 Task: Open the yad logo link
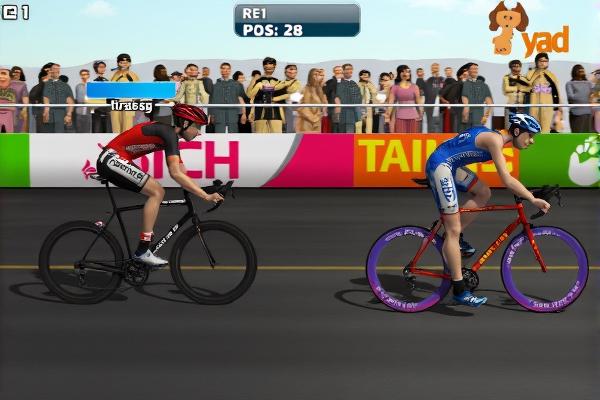[x=528, y=31]
